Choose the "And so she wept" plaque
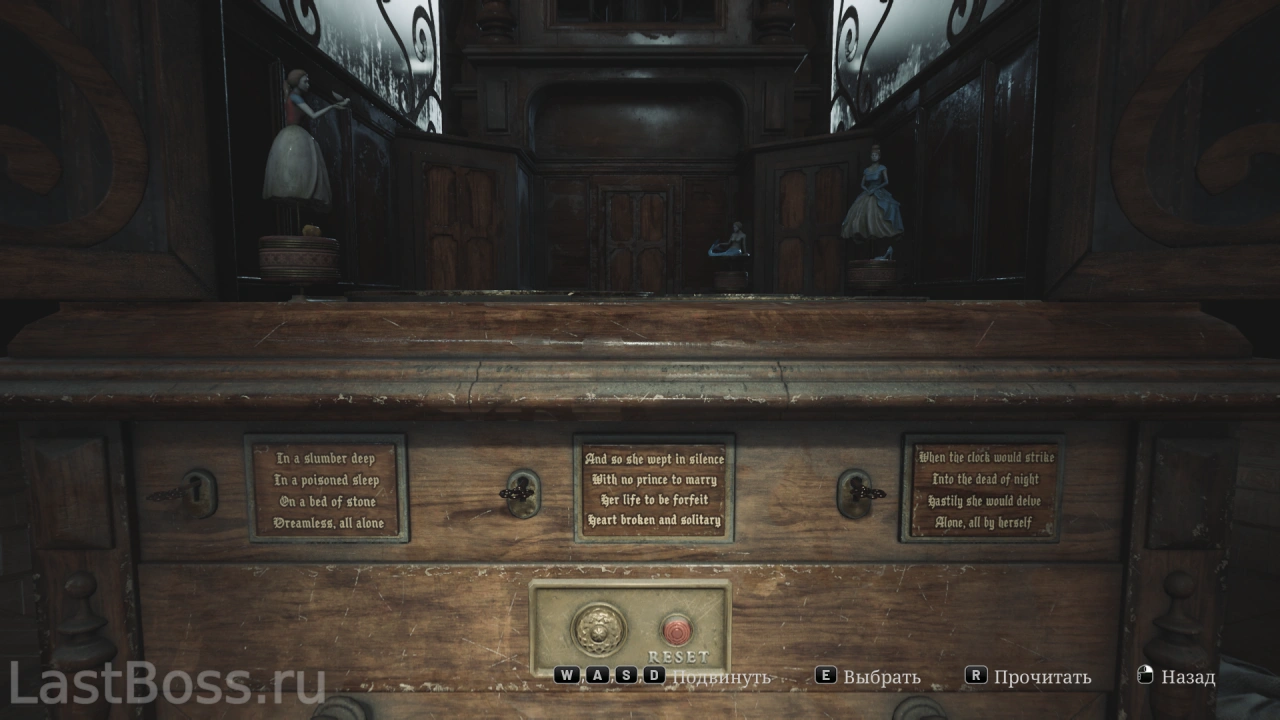Screen dimensions: 1280x720 point(653,489)
